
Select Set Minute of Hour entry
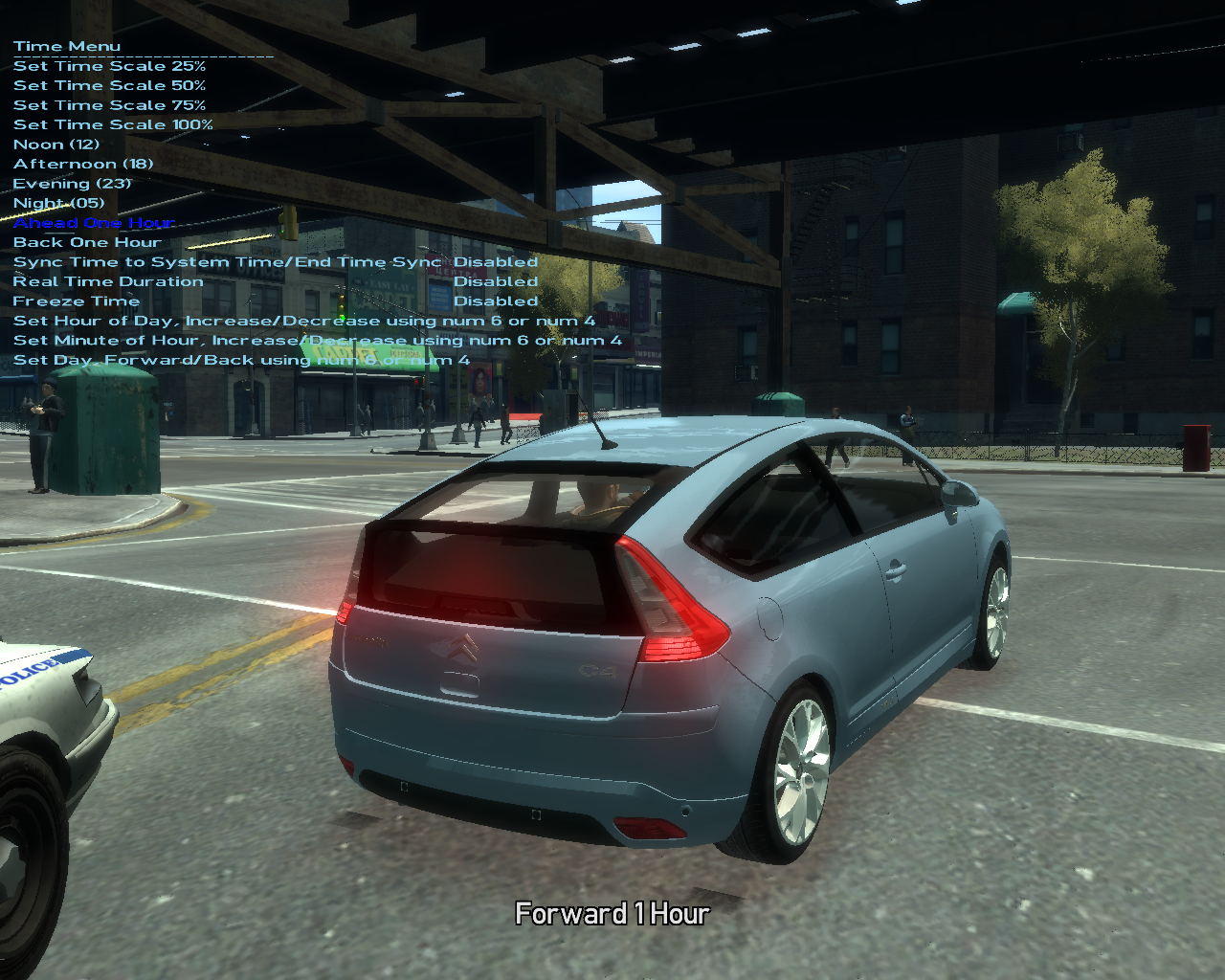317,341
